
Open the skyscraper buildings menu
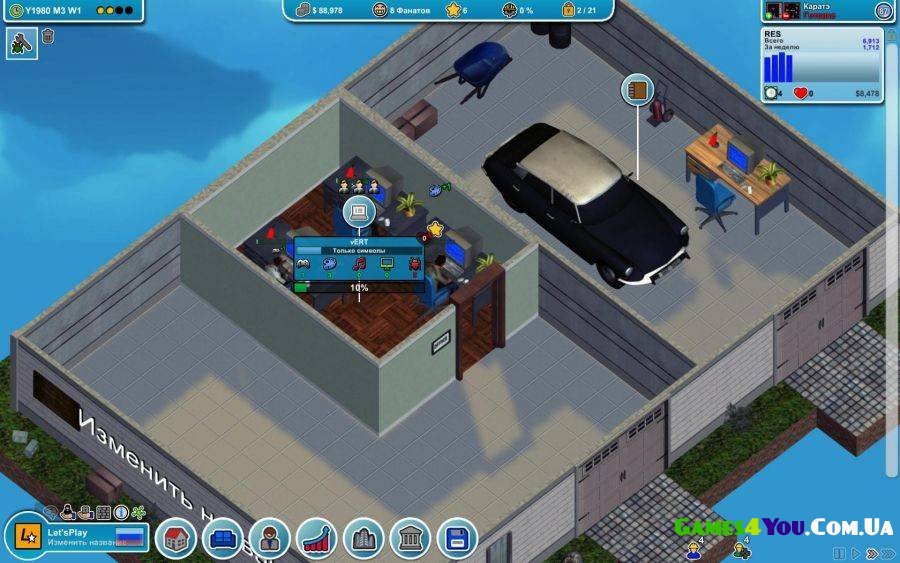pyautogui.click(x=364, y=539)
